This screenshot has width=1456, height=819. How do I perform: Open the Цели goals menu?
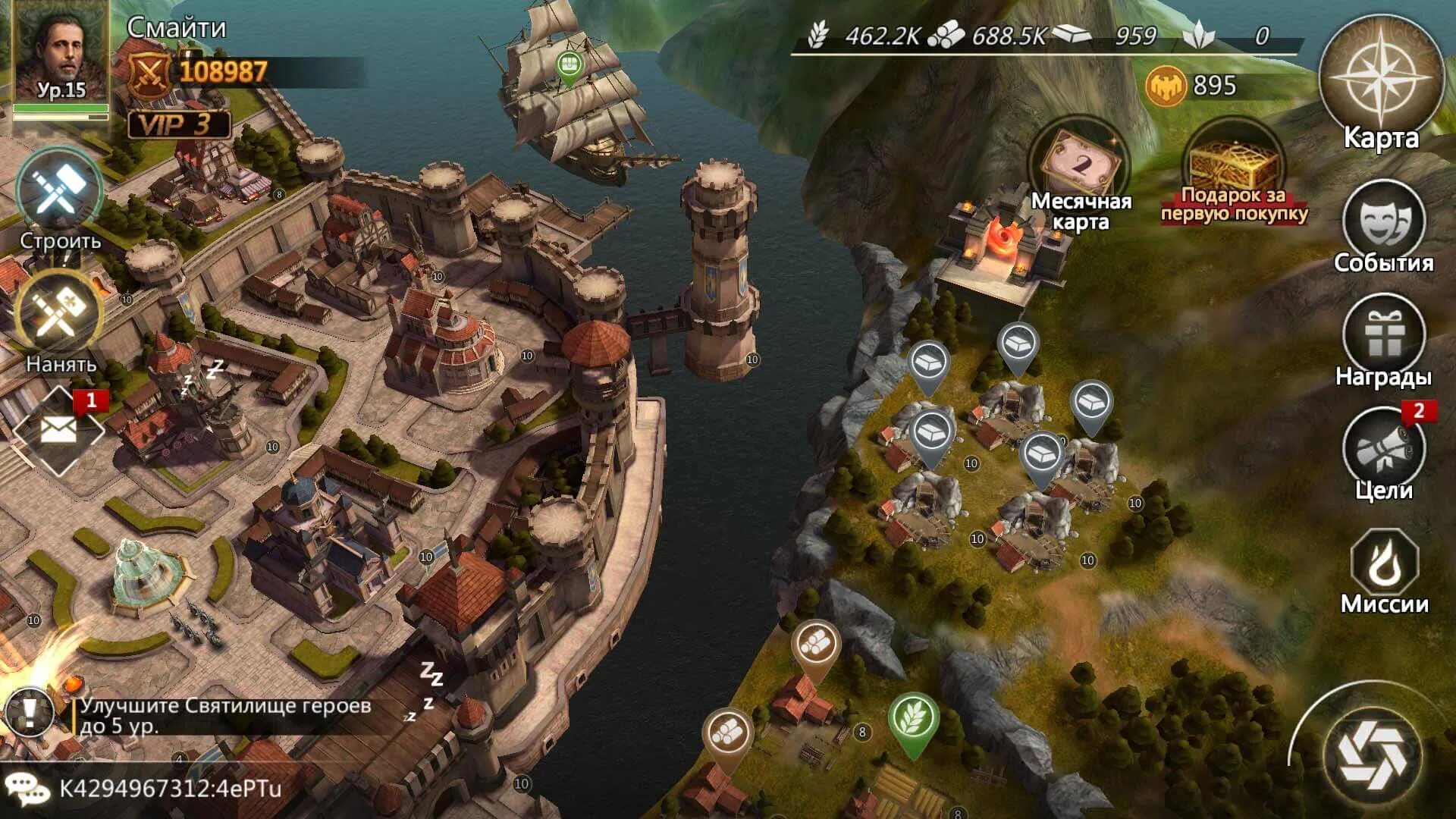tap(1382, 450)
